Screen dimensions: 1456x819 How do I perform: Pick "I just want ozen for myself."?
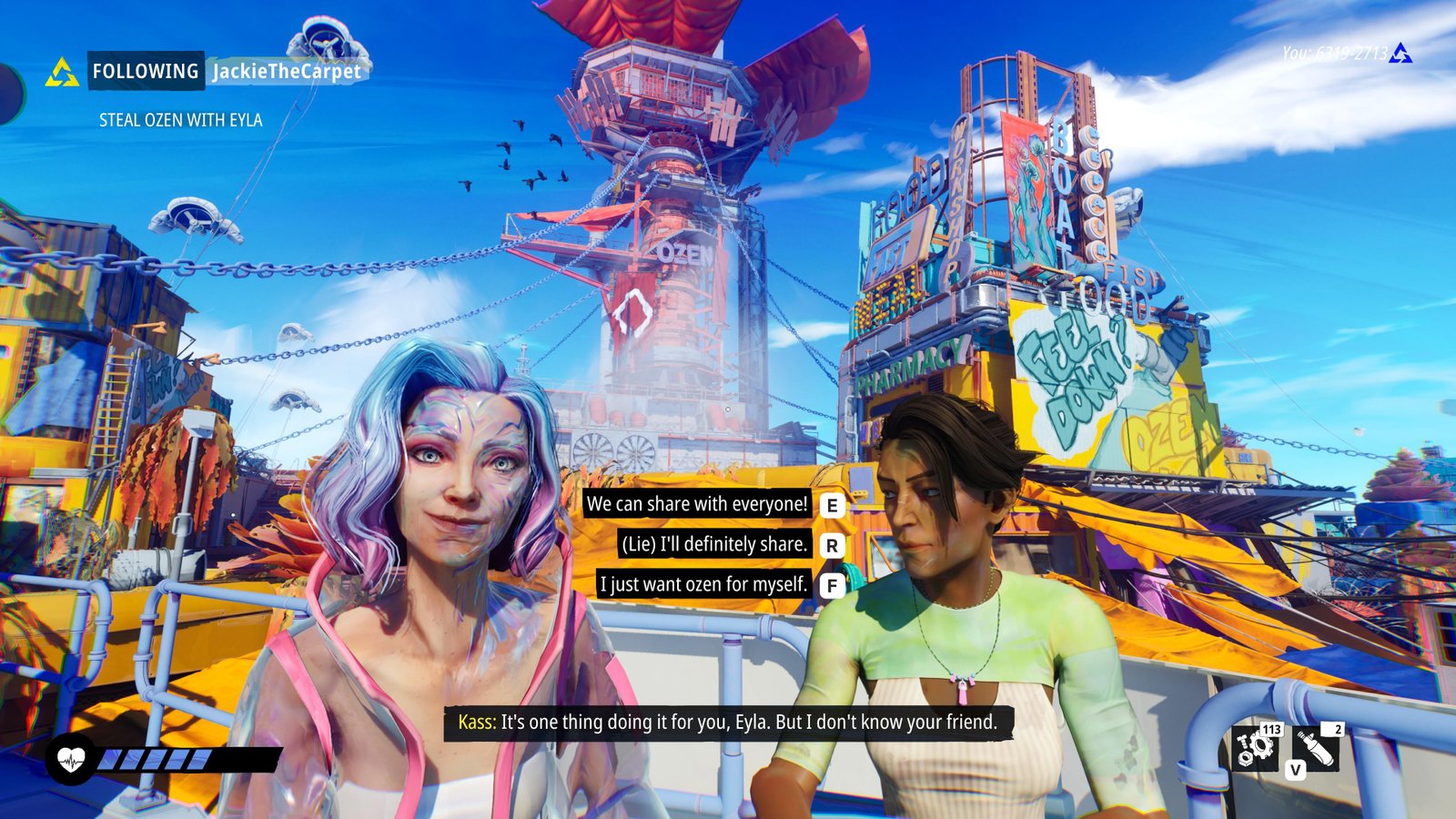pyautogui.click(x=703, y=584)
